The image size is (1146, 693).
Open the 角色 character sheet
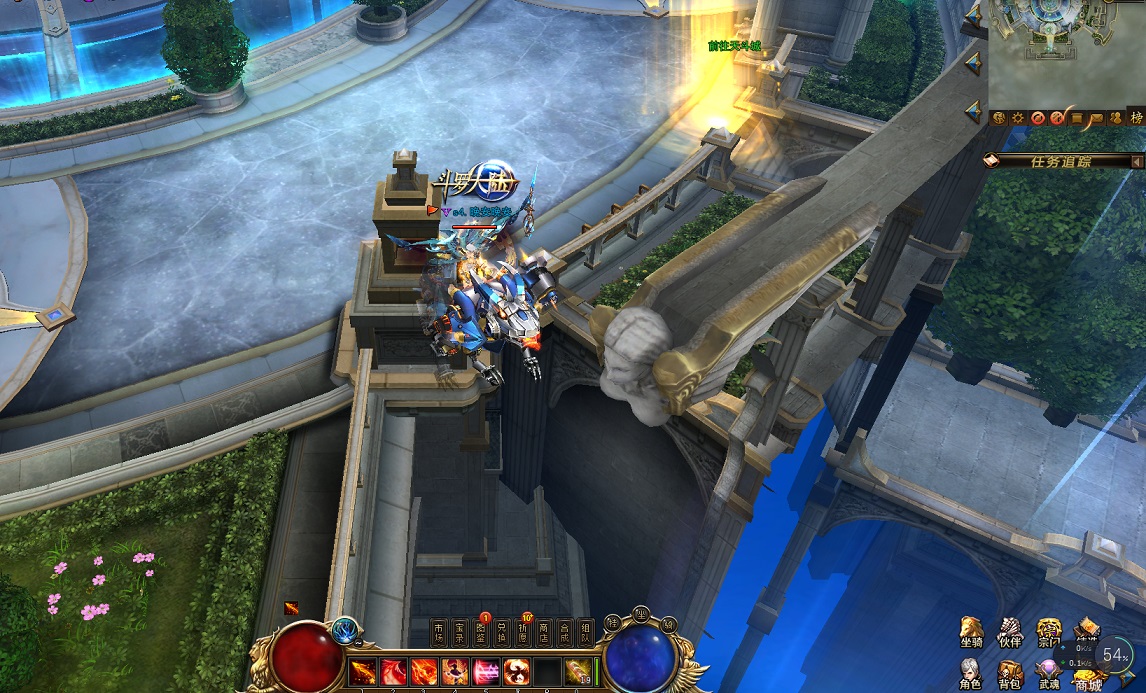click(x=970, y=673)
